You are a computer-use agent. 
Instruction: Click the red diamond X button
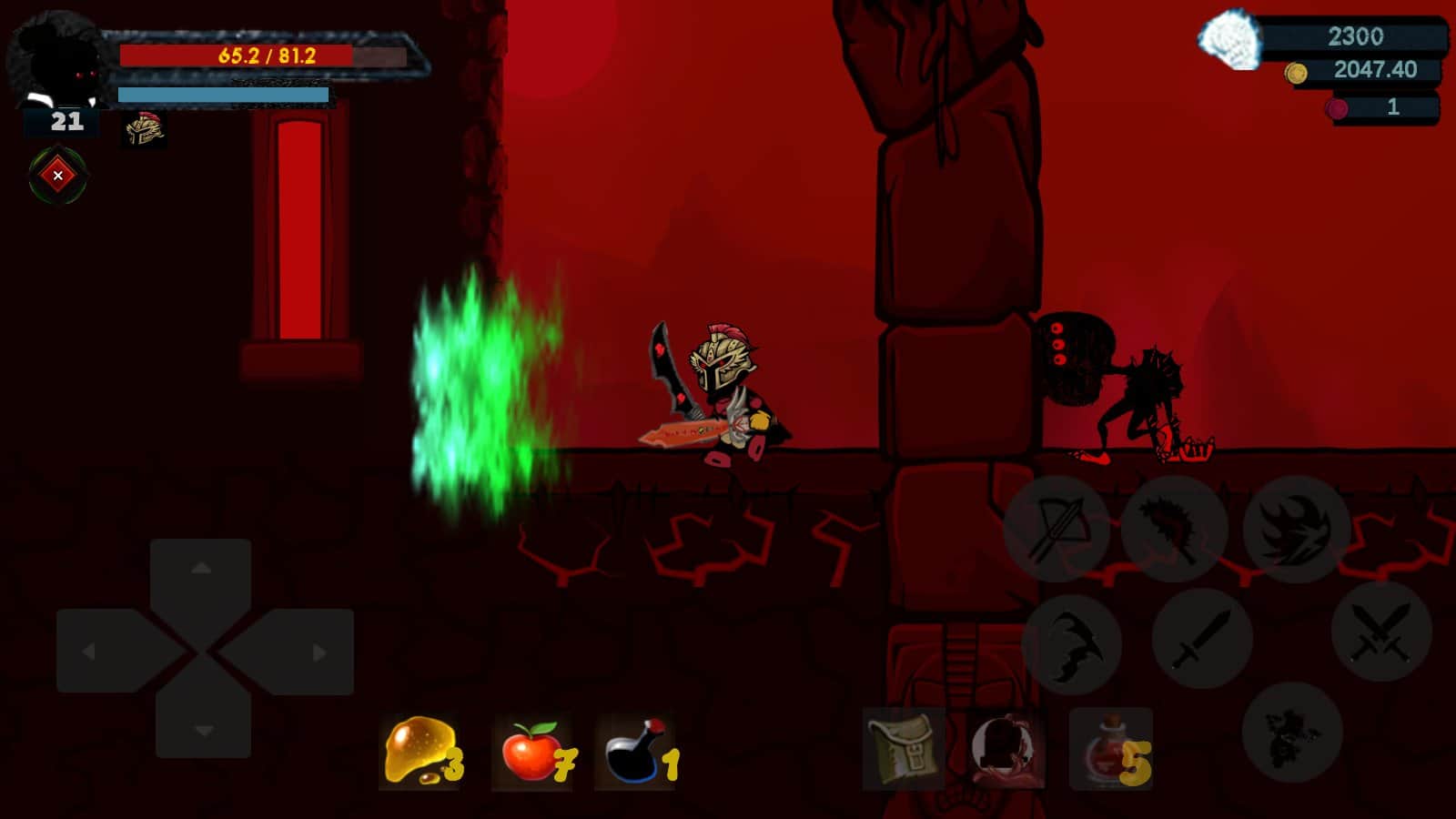[58, 176]
